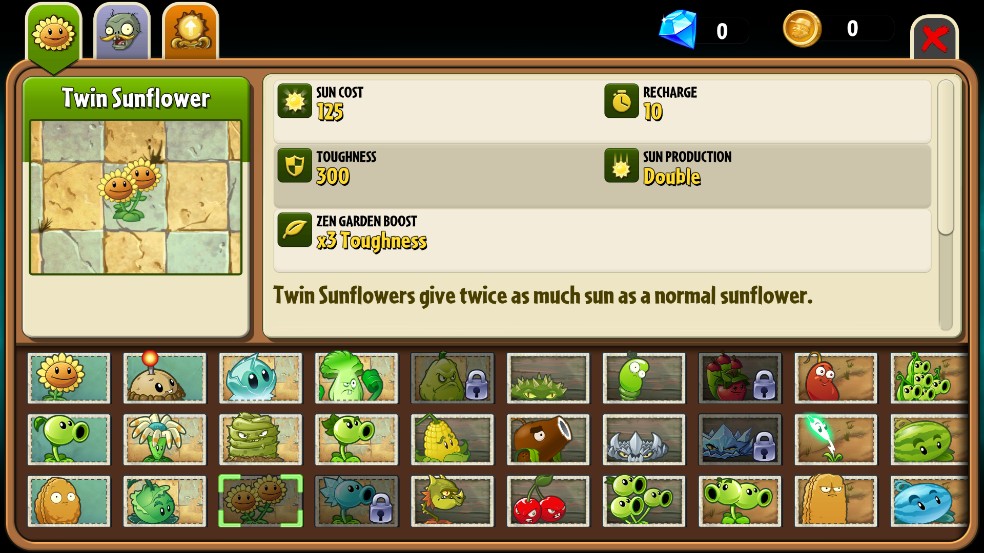This screenshot has width=984, height=553.
Task: Select the Iceberg Lettuce card
Action: coord(260,378)
